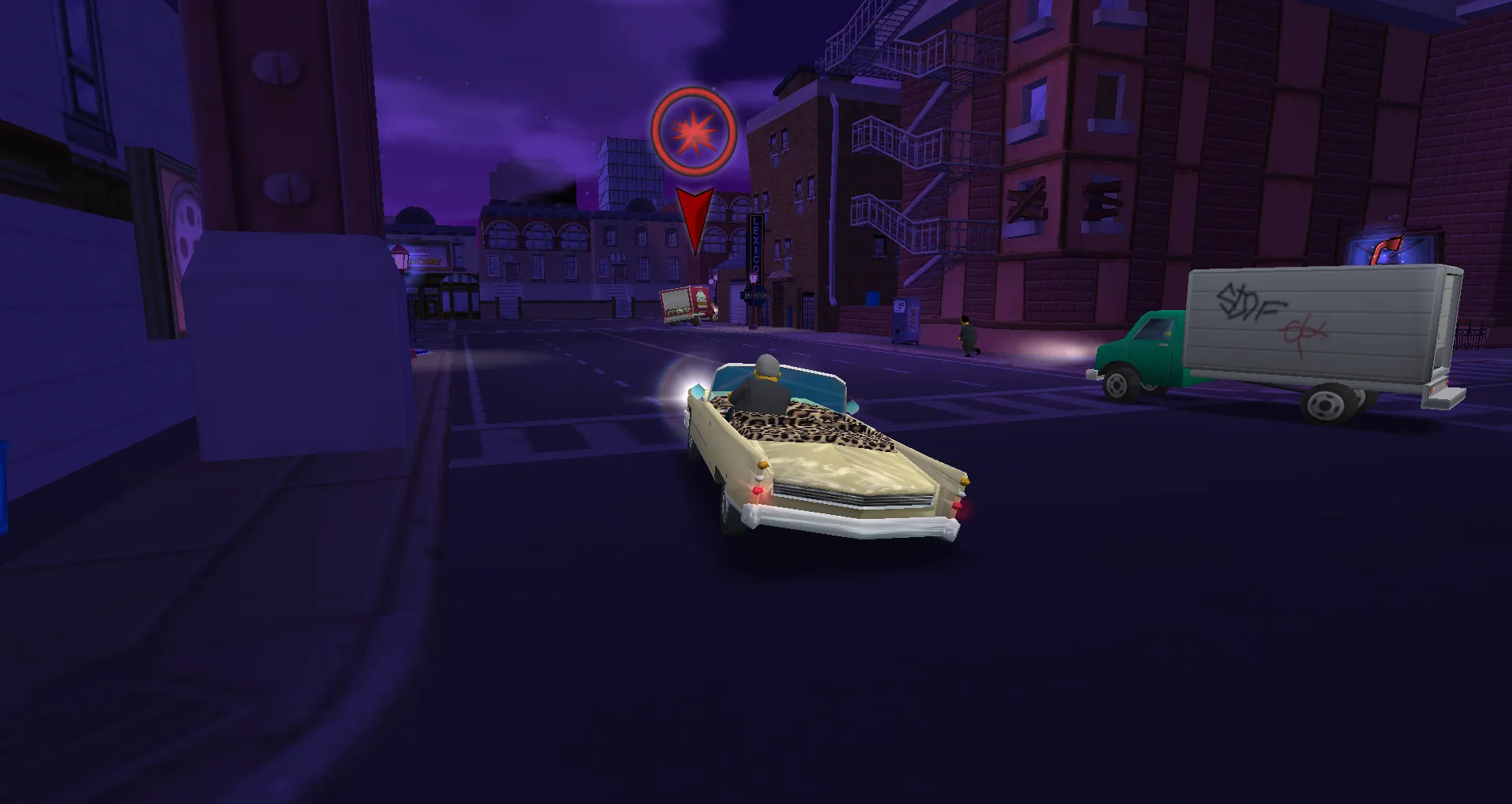Click the street lamp near the grocery
Image resolution: width=1512 pixels, height=804 pixels.
point(400,260)
